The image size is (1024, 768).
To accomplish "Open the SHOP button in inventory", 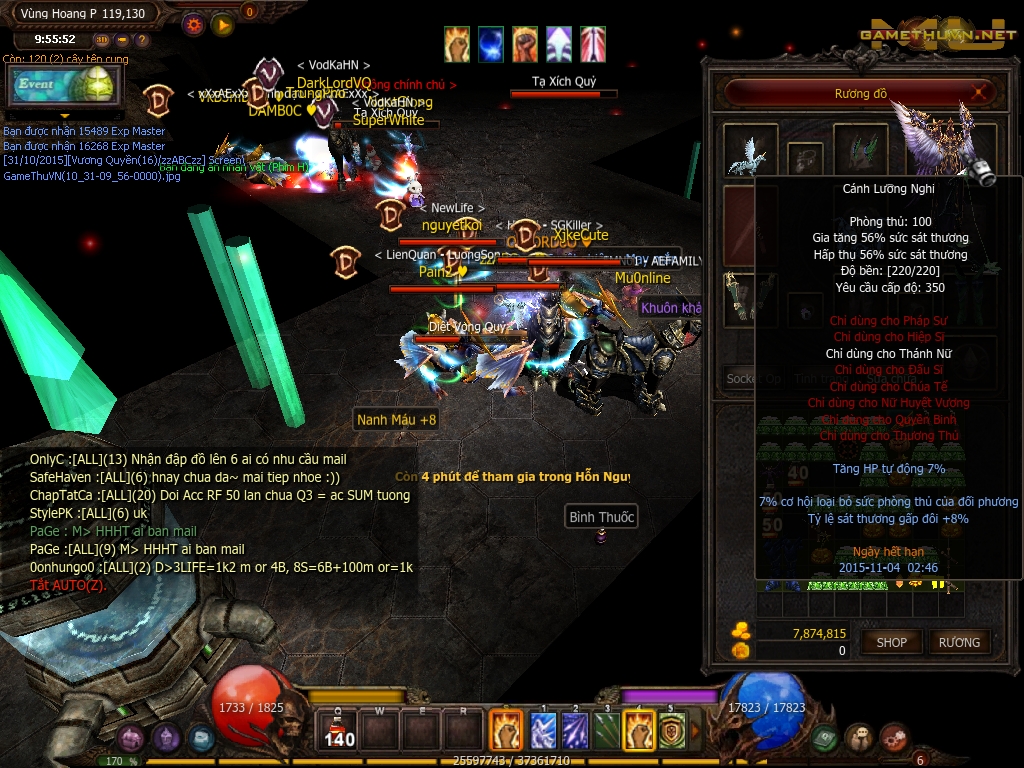I will coord(891,643).
